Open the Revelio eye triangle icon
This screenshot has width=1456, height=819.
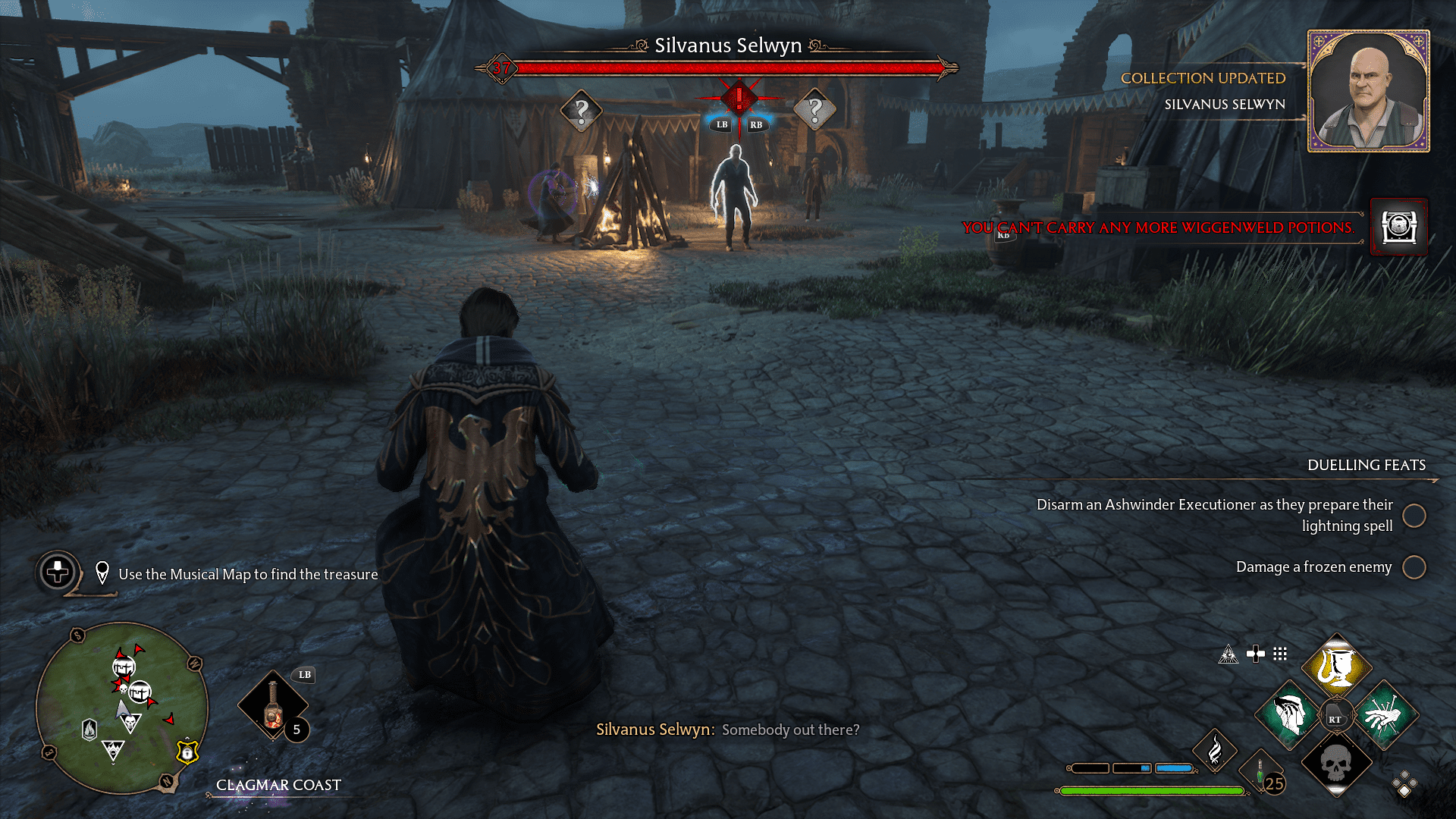(x=1228, y=654)
